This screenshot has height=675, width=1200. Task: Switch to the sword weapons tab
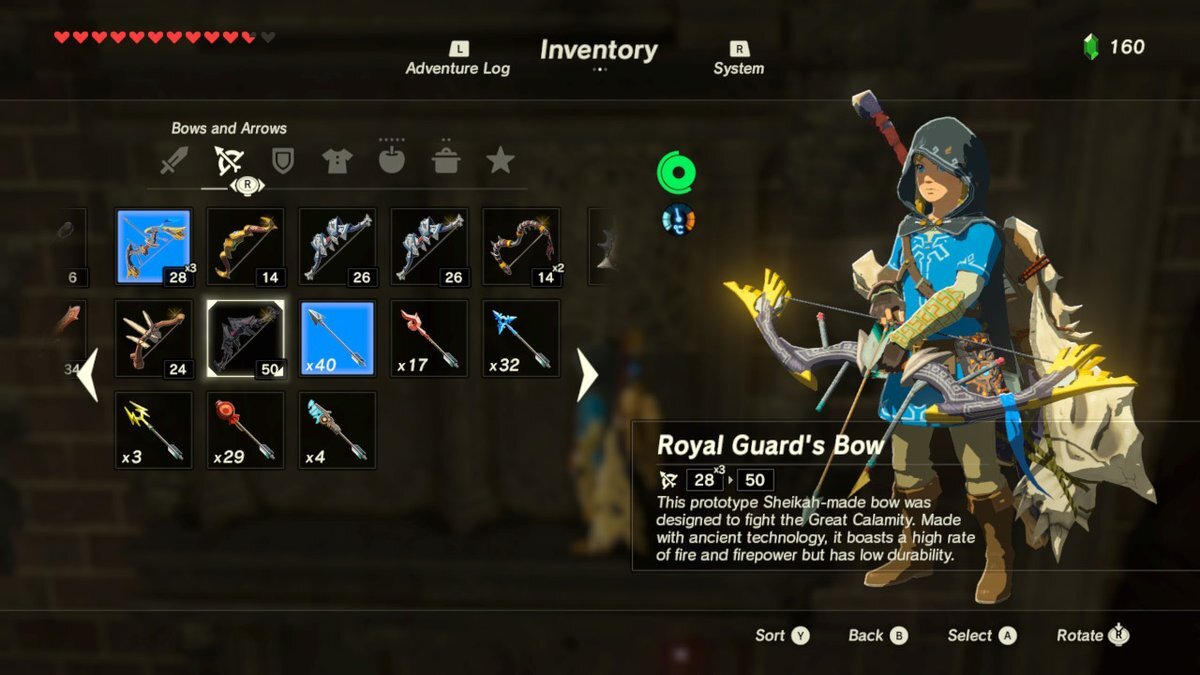[174, 160]
